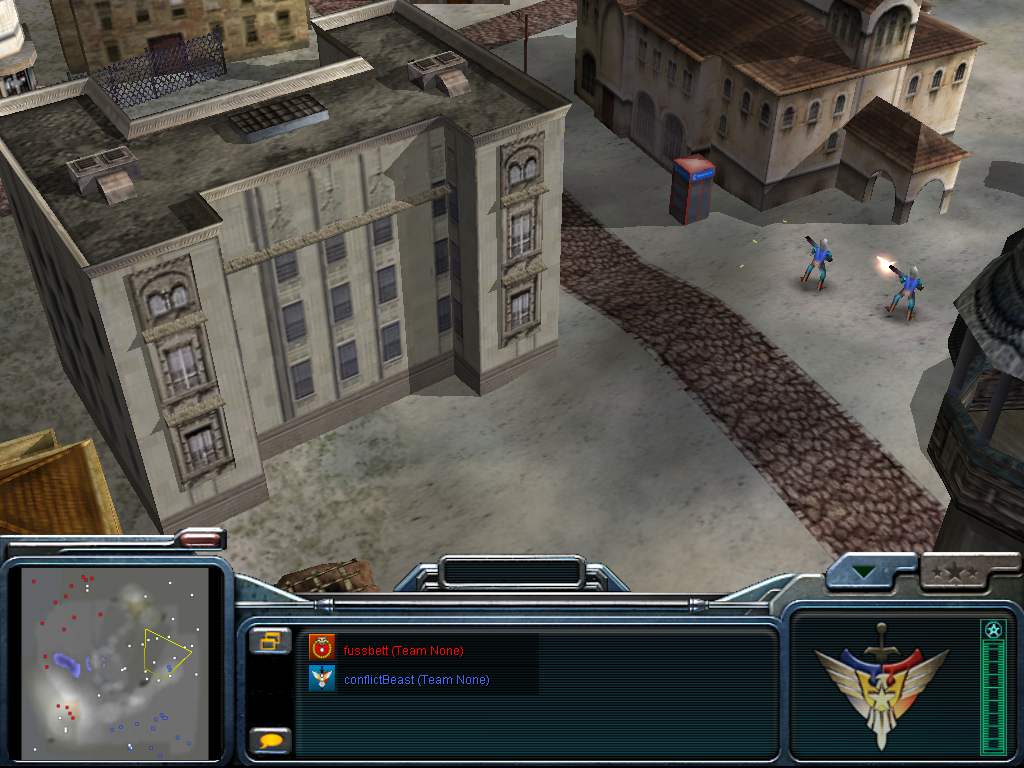Select player conflictBeast in the observer list

coord(416,680)
